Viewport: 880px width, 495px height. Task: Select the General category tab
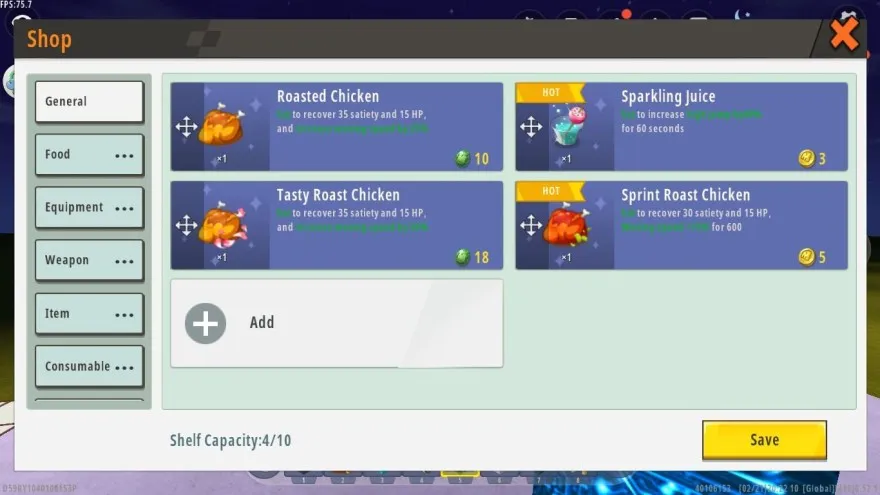pos(89,102)
